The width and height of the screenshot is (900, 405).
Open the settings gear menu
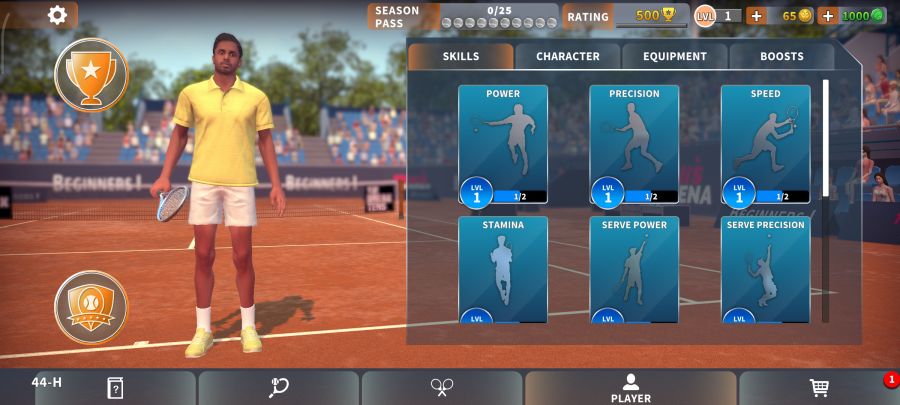58,15
